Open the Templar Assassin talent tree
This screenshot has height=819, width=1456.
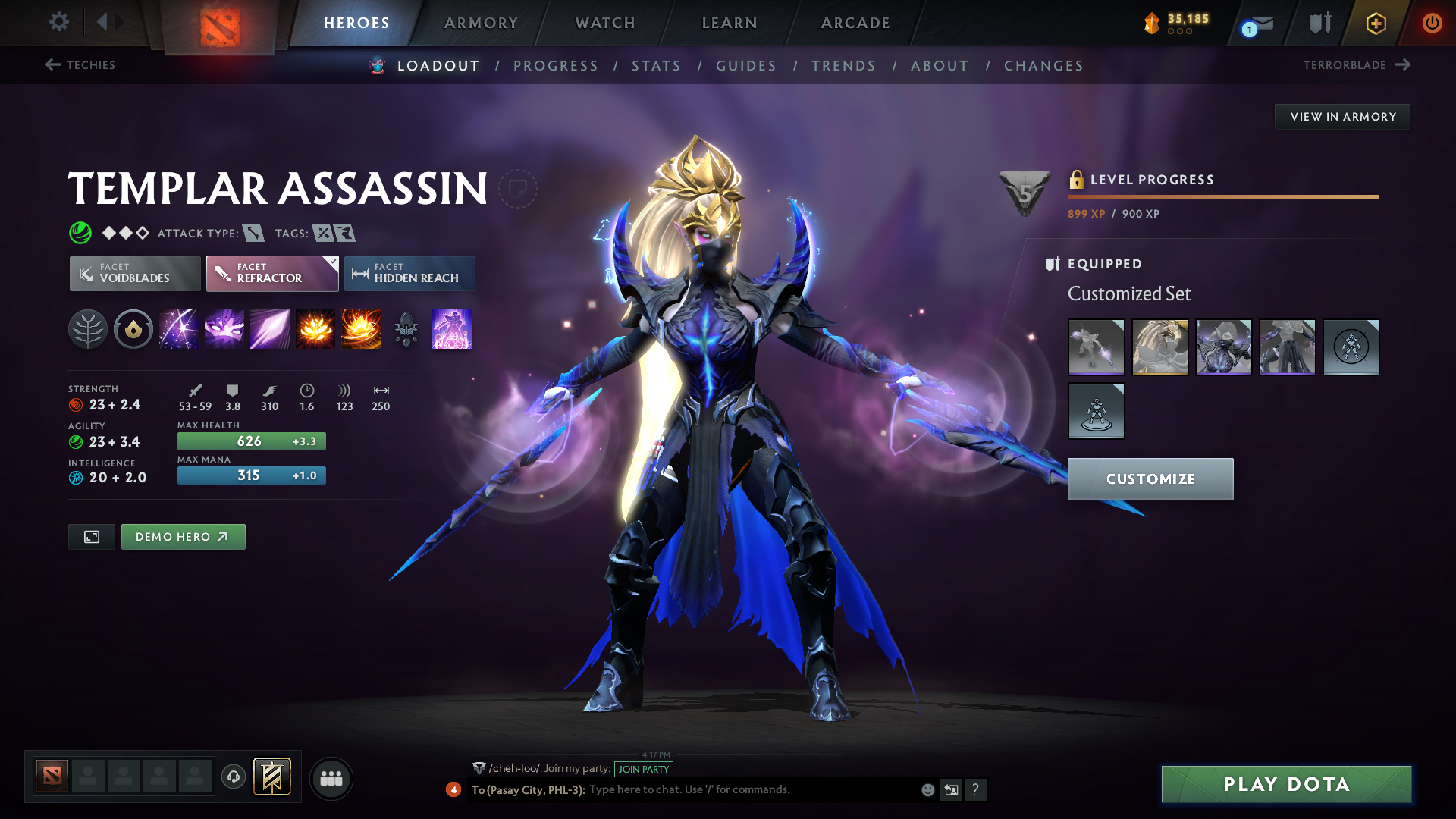coord(88,329)
